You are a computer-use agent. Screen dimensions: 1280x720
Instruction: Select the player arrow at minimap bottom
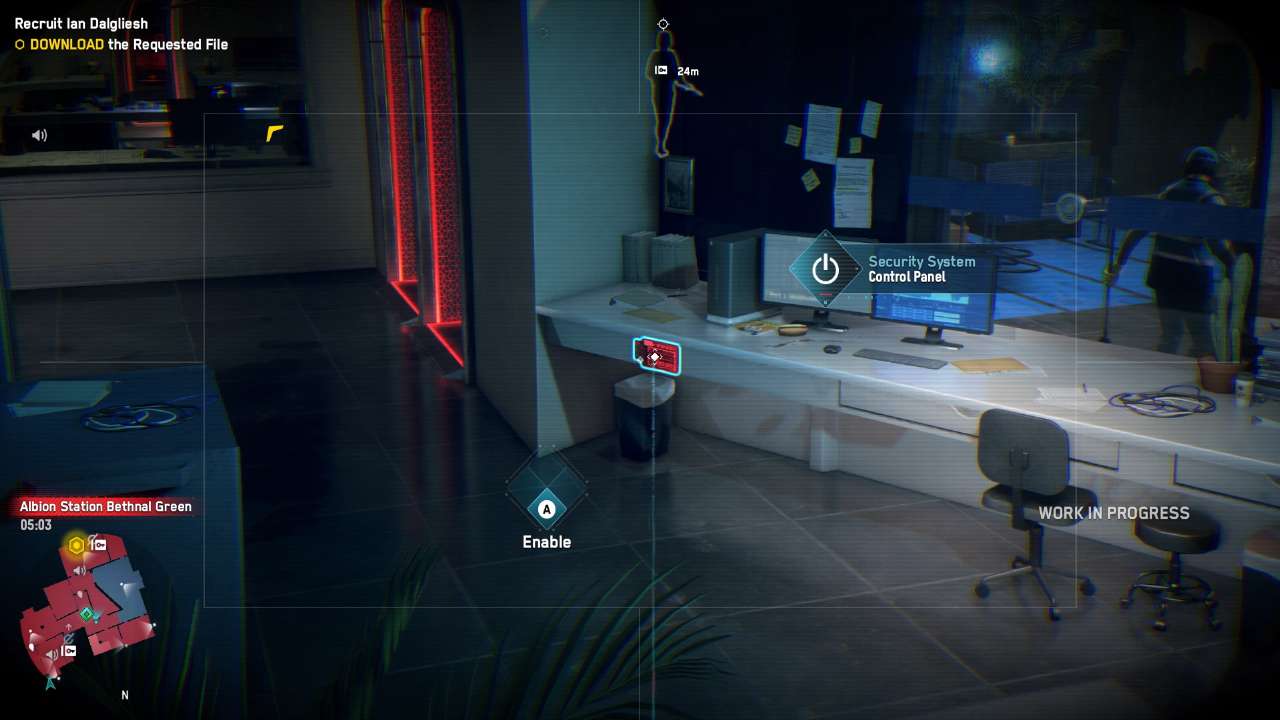coord(50,683)
